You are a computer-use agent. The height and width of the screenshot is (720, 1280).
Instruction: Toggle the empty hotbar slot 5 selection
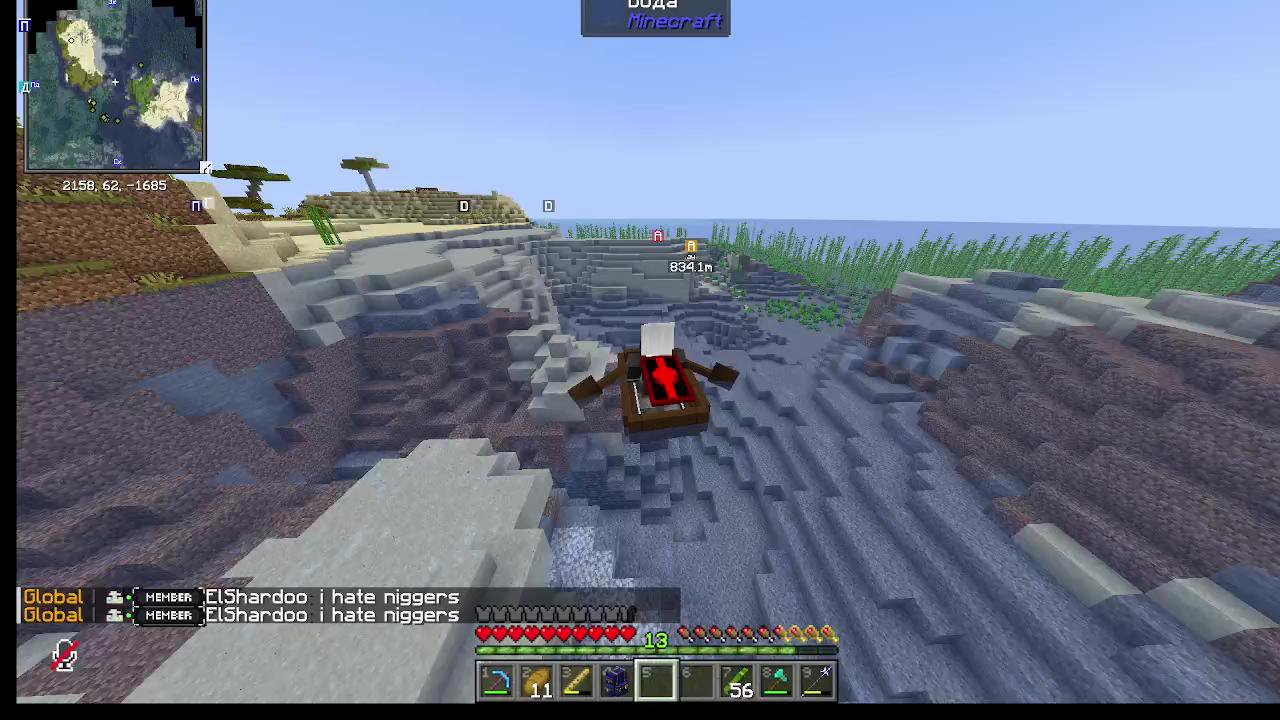(x=657, y=682)
